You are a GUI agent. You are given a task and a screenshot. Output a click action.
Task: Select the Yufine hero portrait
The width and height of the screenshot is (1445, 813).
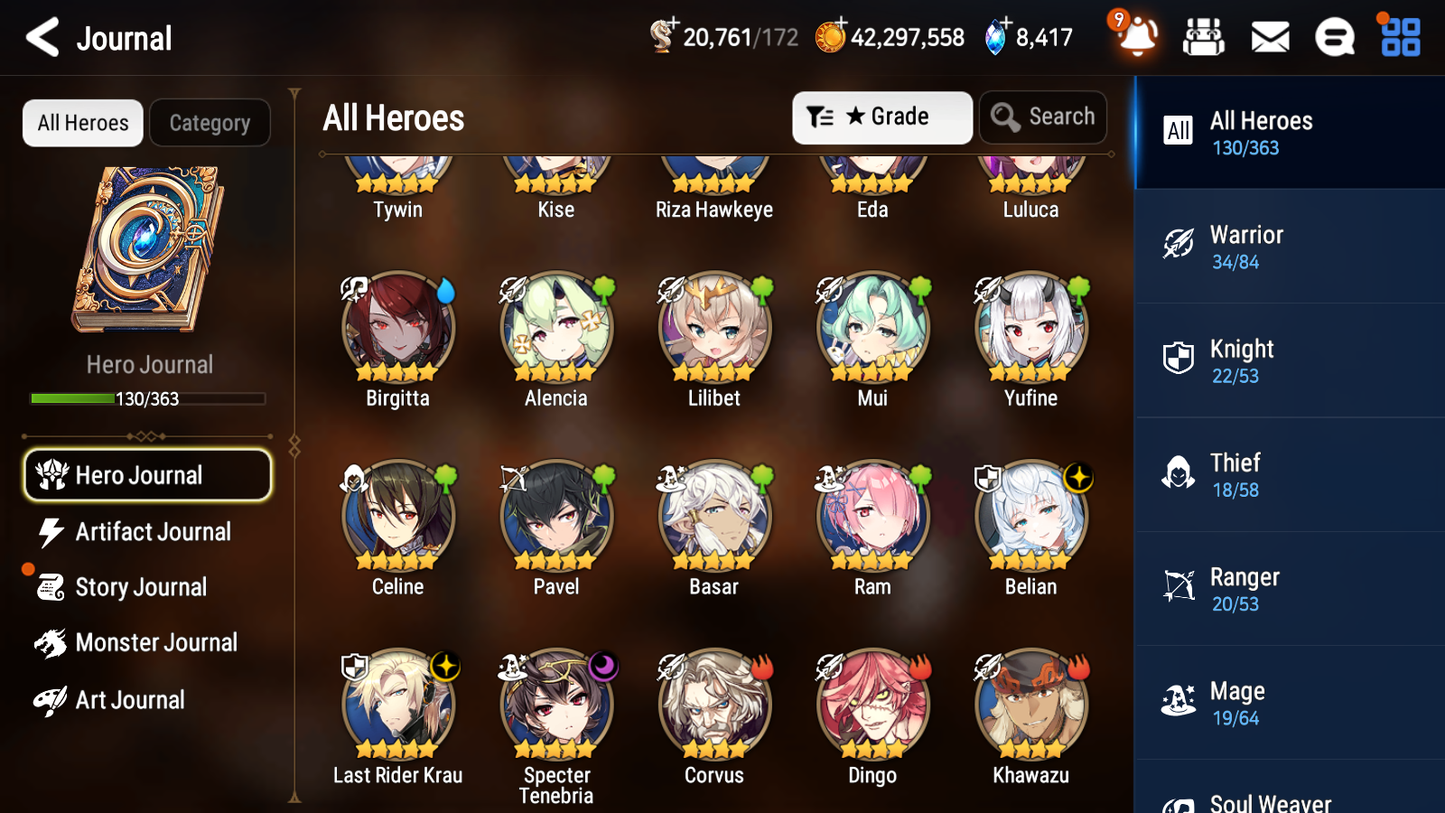point(1031,328)
